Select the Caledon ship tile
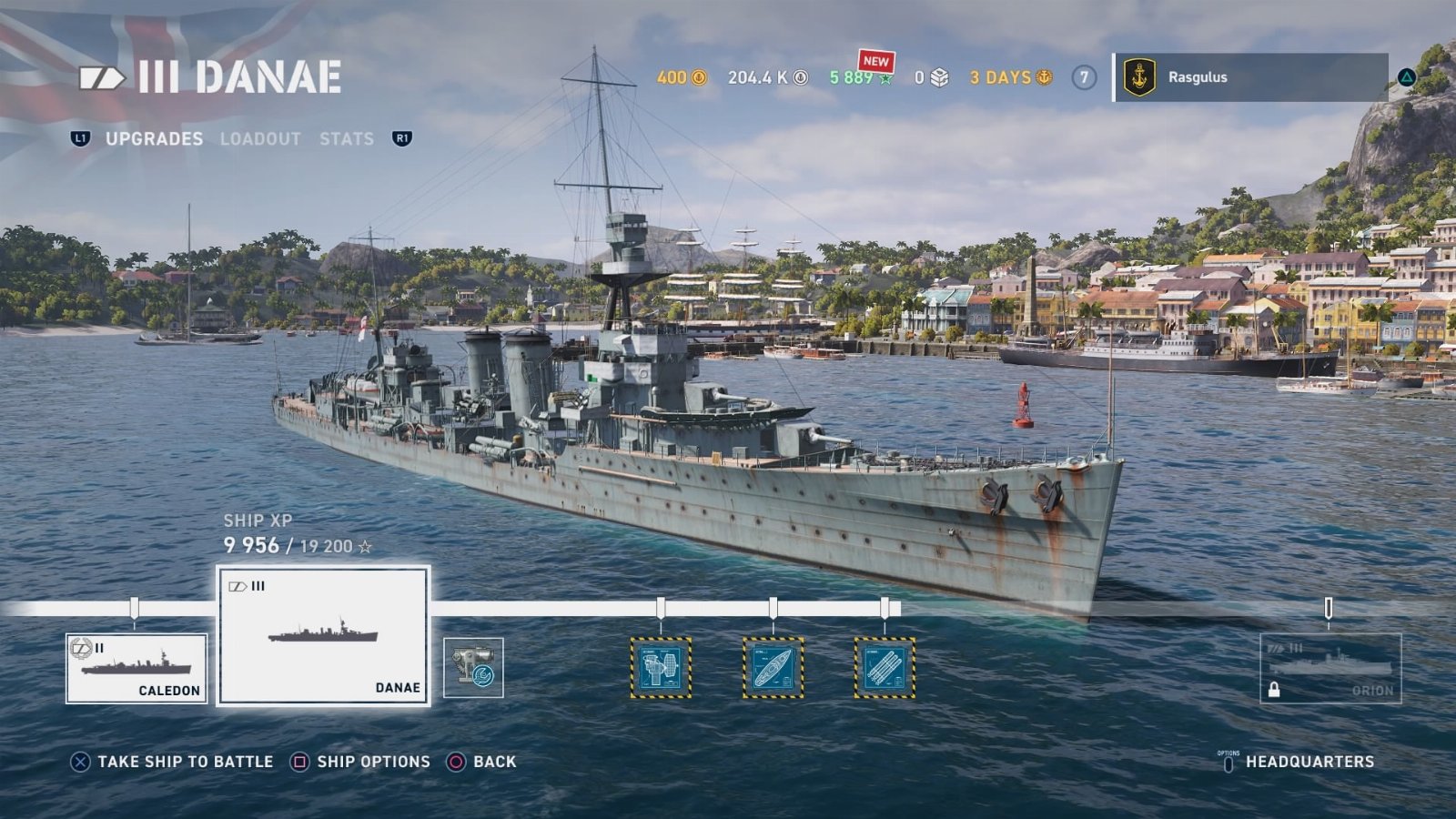This screenshot has height=819, width=1456. tap(136, 669)
